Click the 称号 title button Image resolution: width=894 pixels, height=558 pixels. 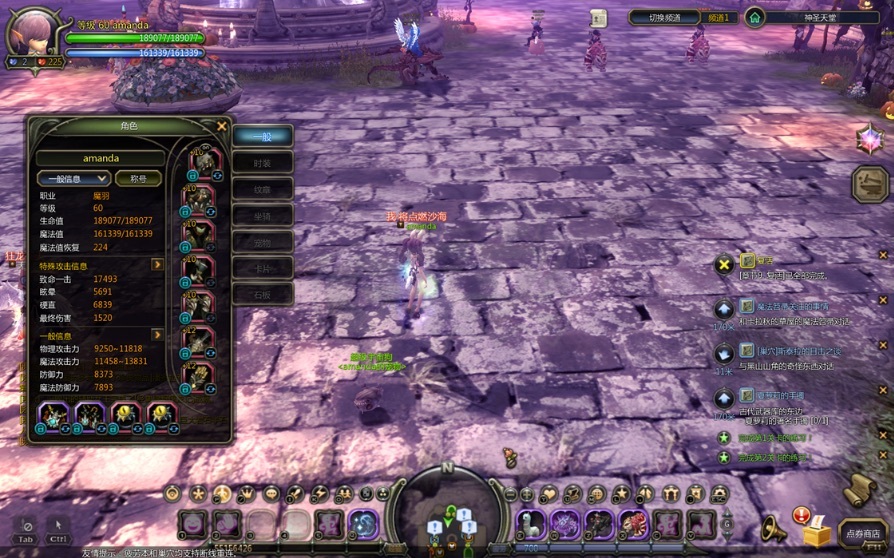point(138,179)
